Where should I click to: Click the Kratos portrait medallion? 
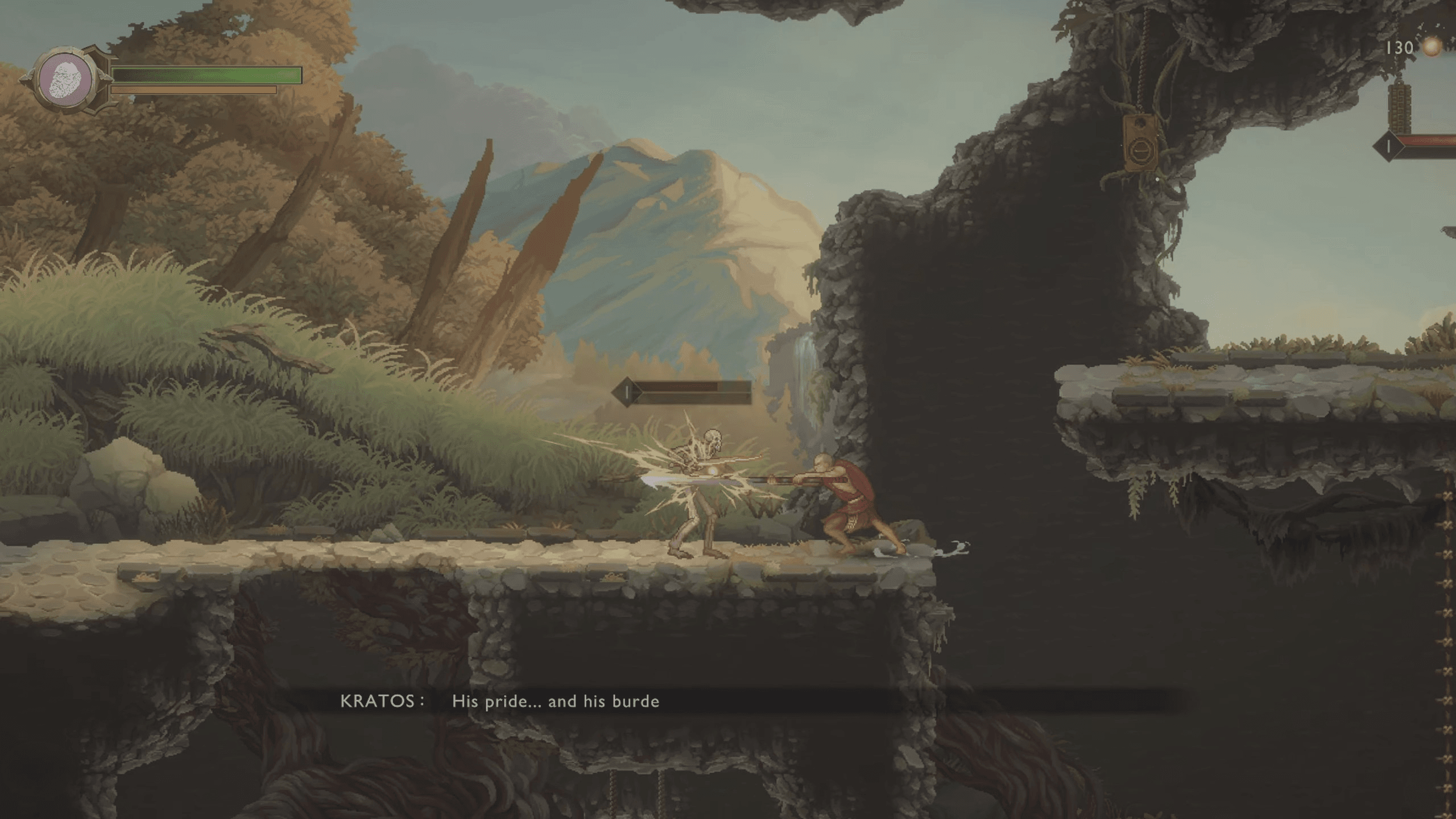pos(66,80)
